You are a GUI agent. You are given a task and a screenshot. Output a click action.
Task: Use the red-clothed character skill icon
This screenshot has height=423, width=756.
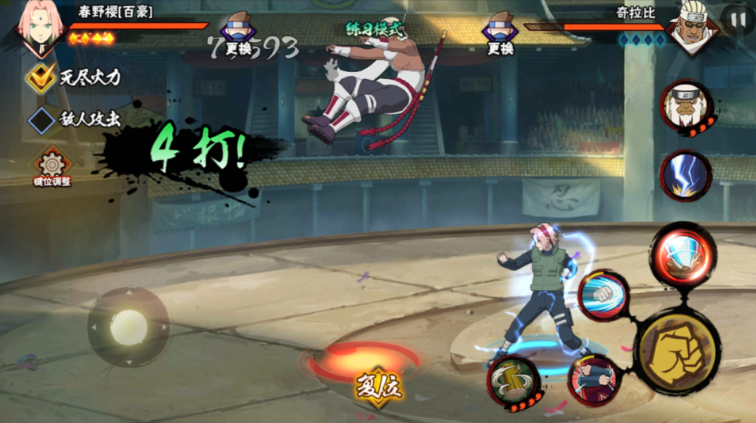coord(594,379)
